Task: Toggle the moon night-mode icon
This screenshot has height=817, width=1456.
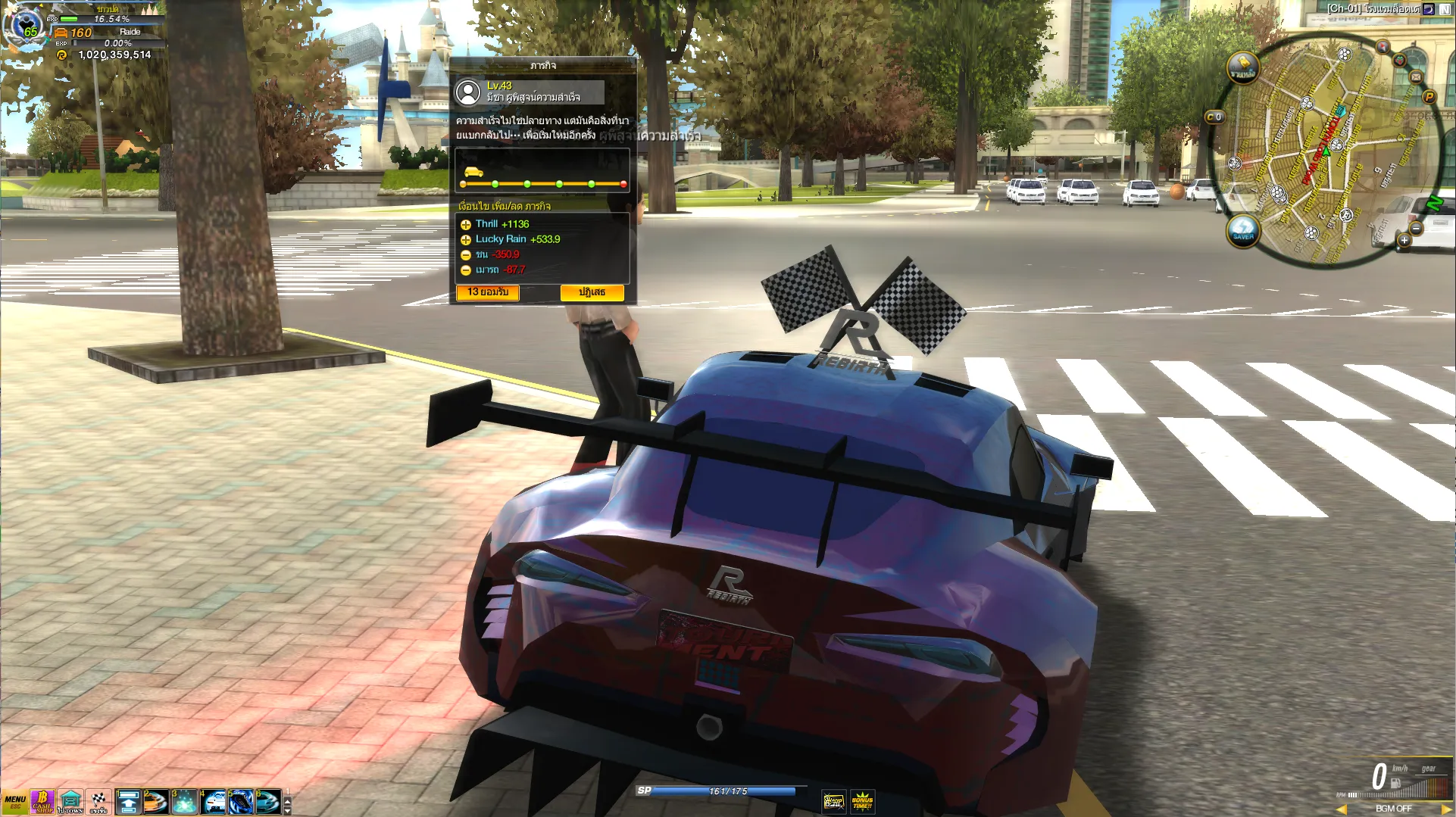Action: pyautogui.click(x=1428, y=9)
